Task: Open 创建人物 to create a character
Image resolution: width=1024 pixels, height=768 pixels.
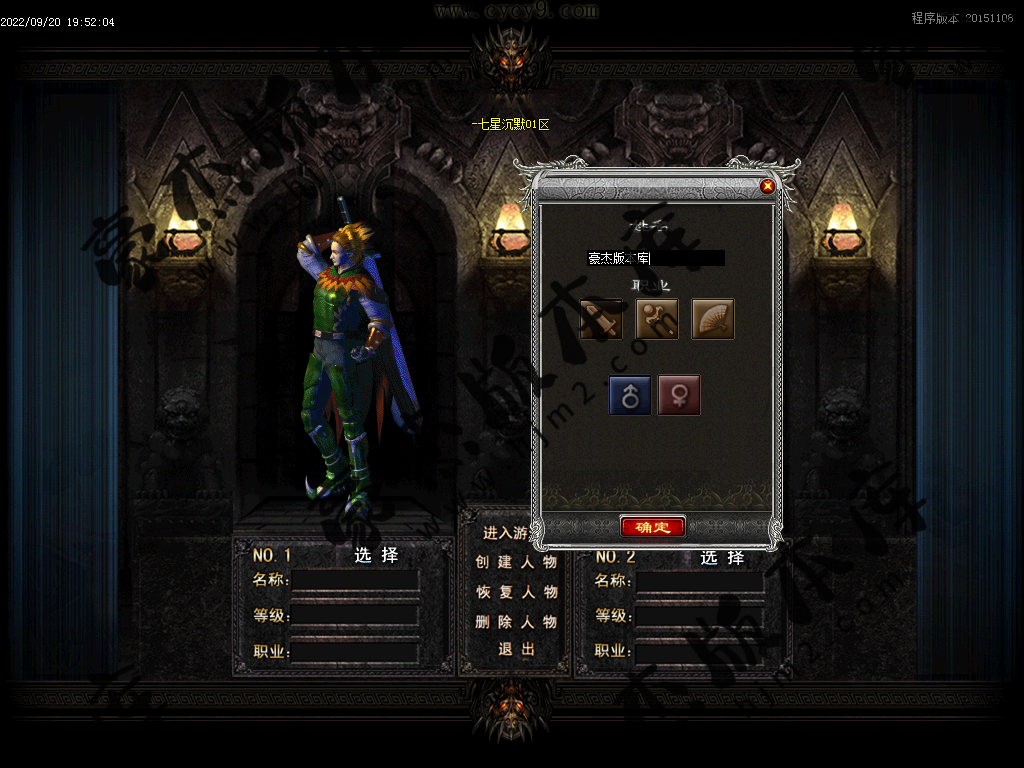Action: coord(515,562)
